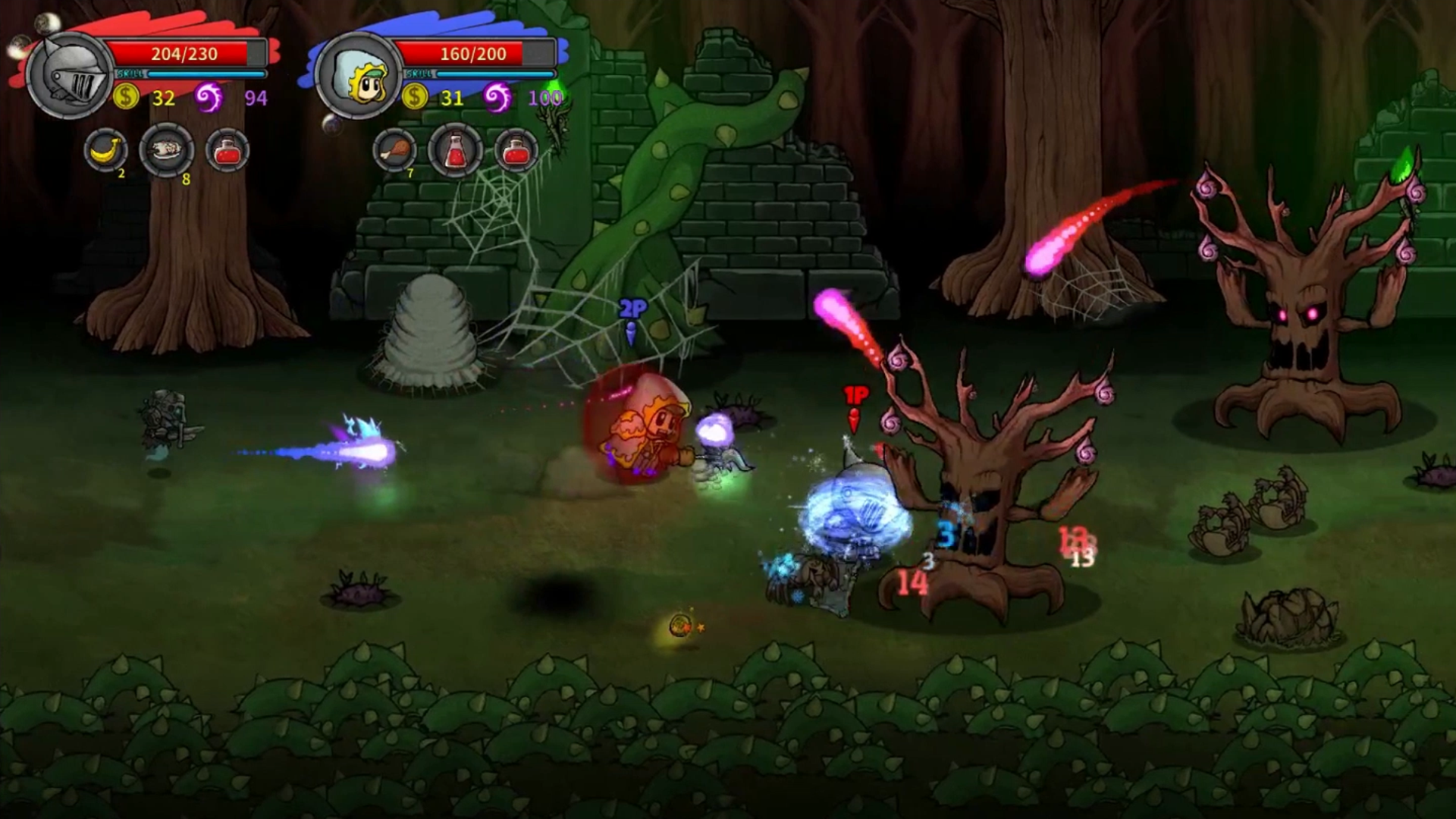Click the knight helmet player portrait
Viewport: 1456px width, 819px height.
pos(69,76)
